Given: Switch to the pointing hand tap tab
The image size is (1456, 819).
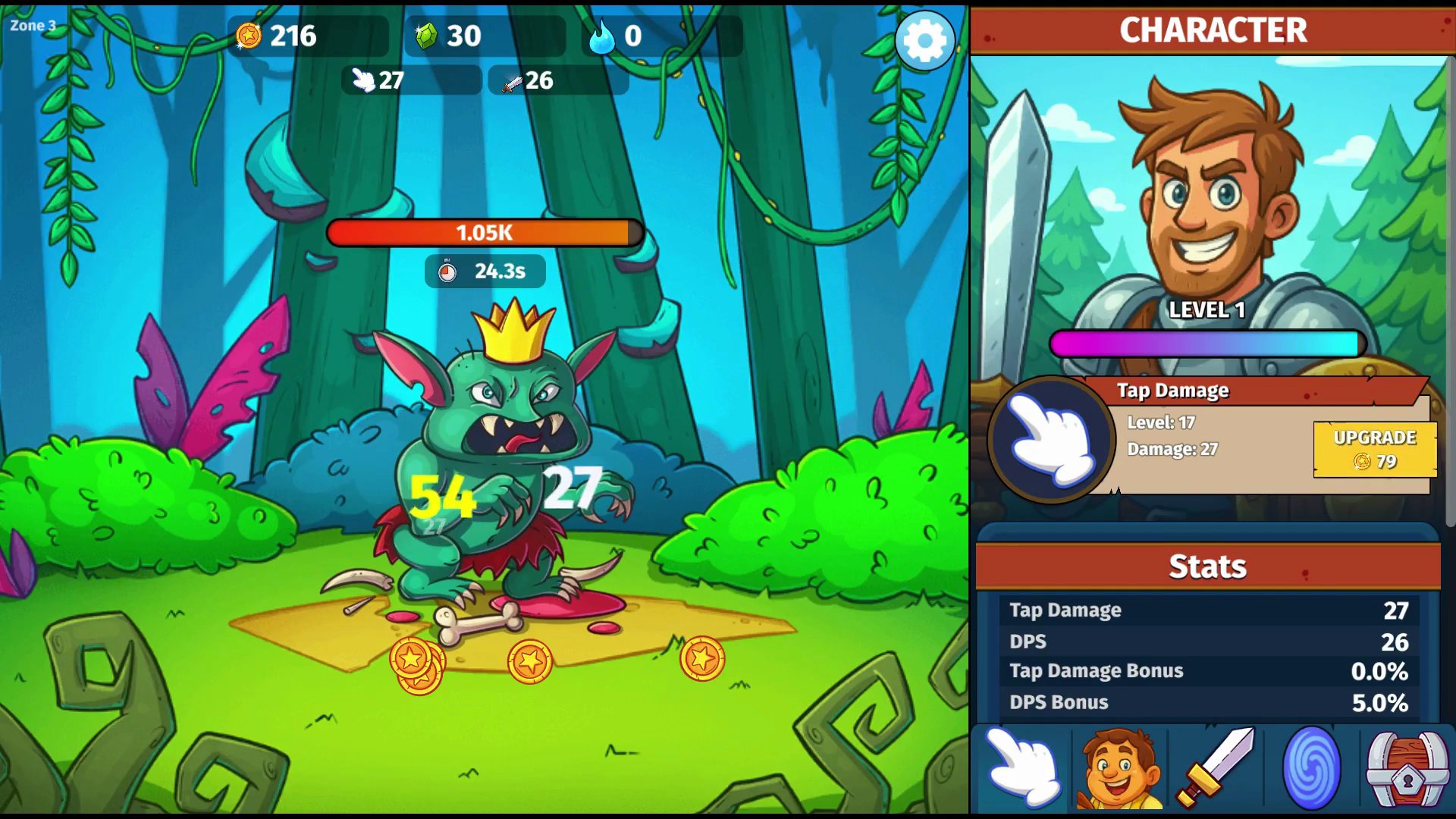Looking at the screenshot, I should (1023, 768).
